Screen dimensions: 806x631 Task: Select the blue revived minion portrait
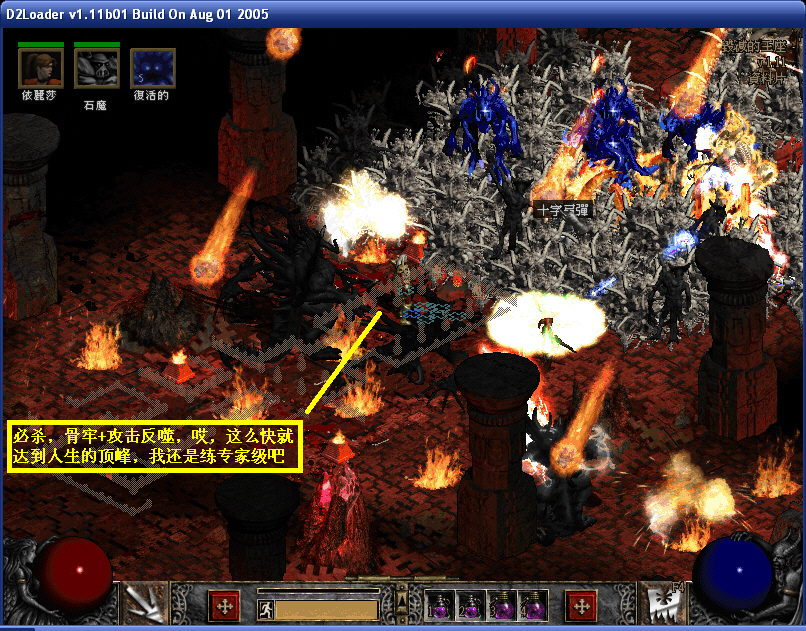pos(152,67)
